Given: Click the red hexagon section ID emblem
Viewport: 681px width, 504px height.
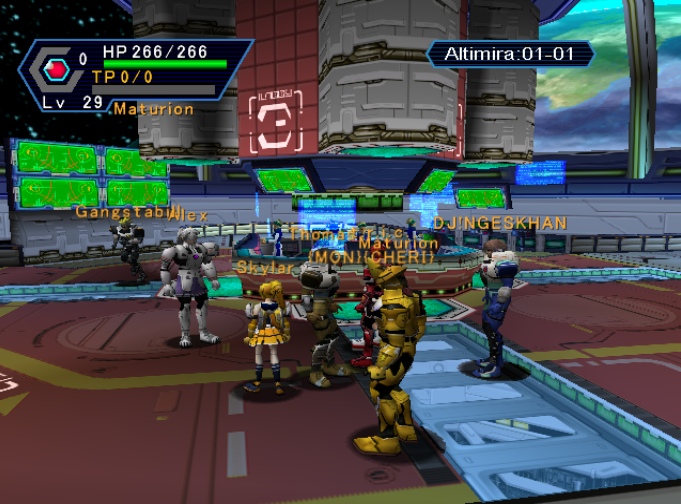Looking at the screenshot, I should [x=56, y=69].
